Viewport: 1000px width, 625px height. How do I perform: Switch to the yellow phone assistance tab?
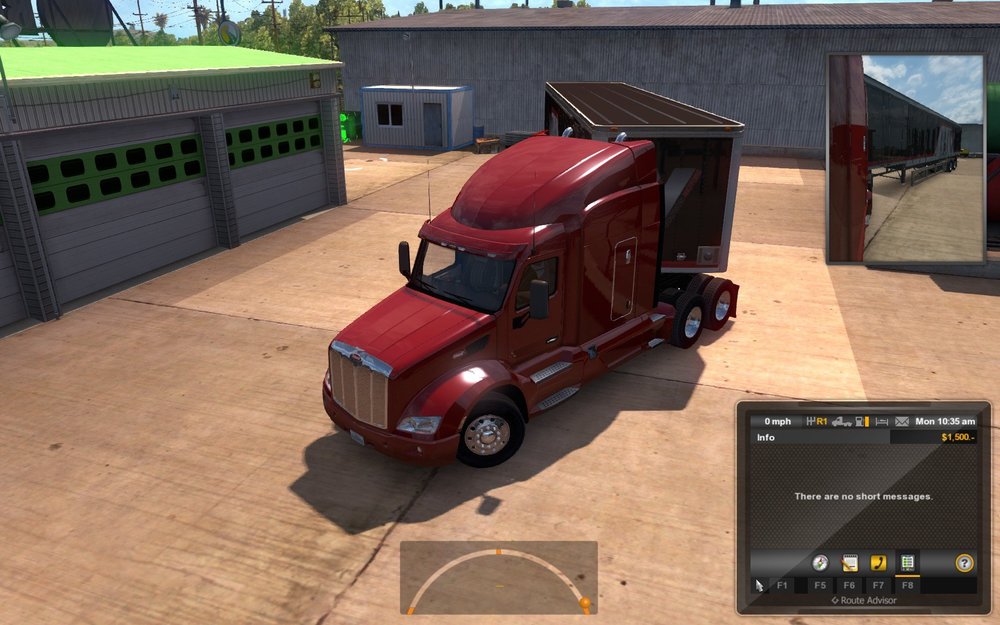click(x=878, y=563)
